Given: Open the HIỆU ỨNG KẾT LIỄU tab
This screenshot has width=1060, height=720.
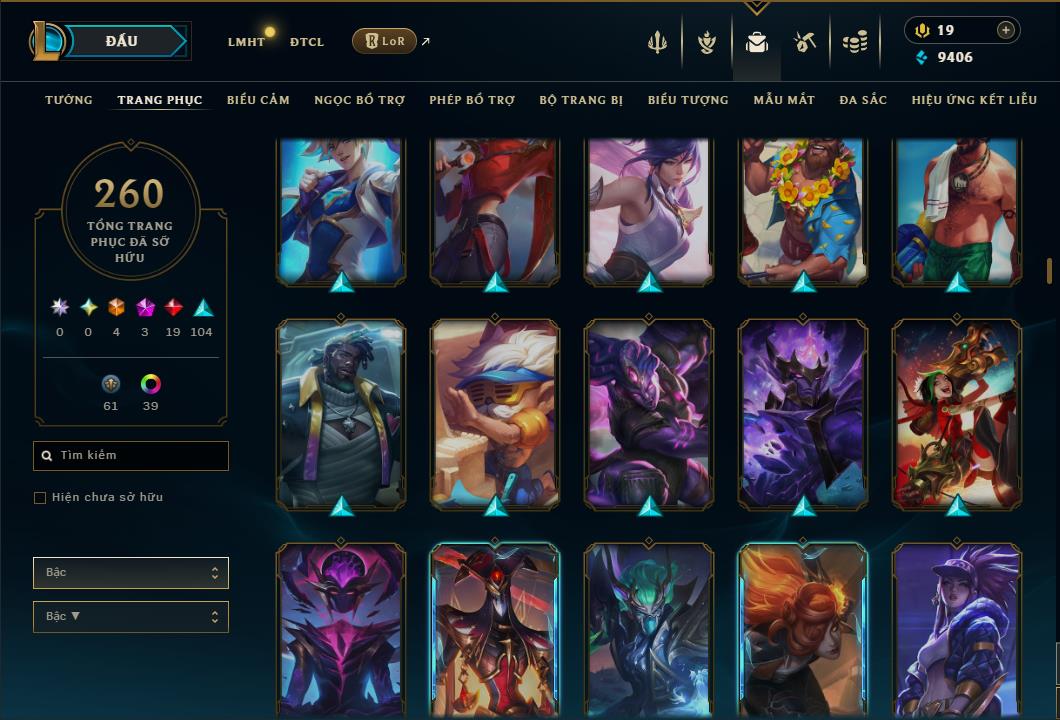Looking at the screenshot, I should point(975,100).
